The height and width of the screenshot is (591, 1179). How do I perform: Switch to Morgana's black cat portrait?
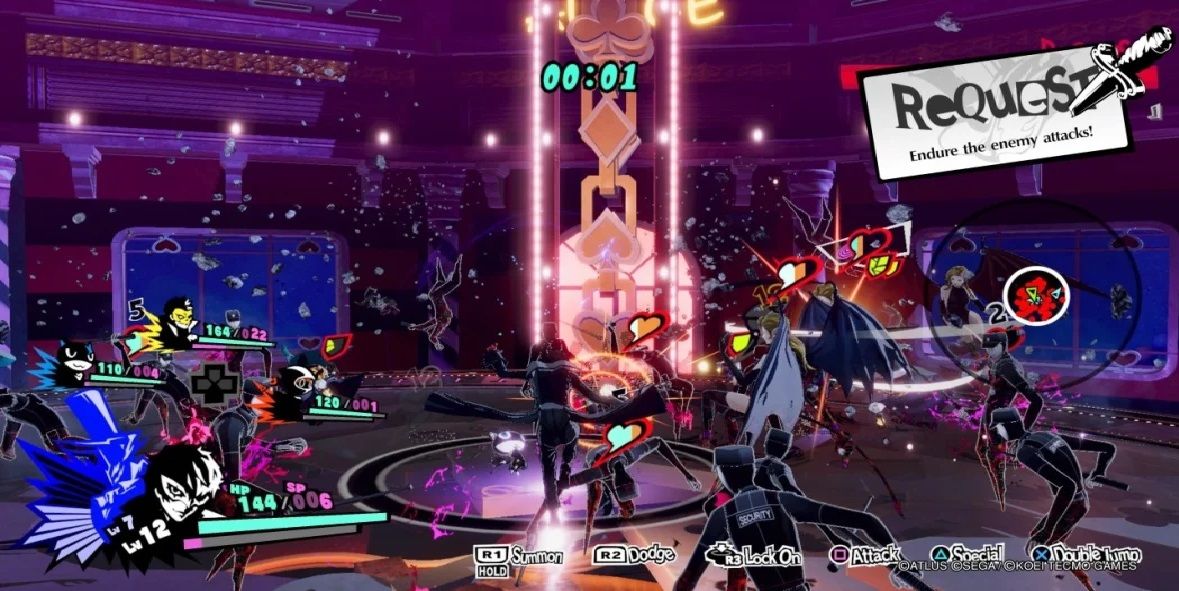(72, 364)
